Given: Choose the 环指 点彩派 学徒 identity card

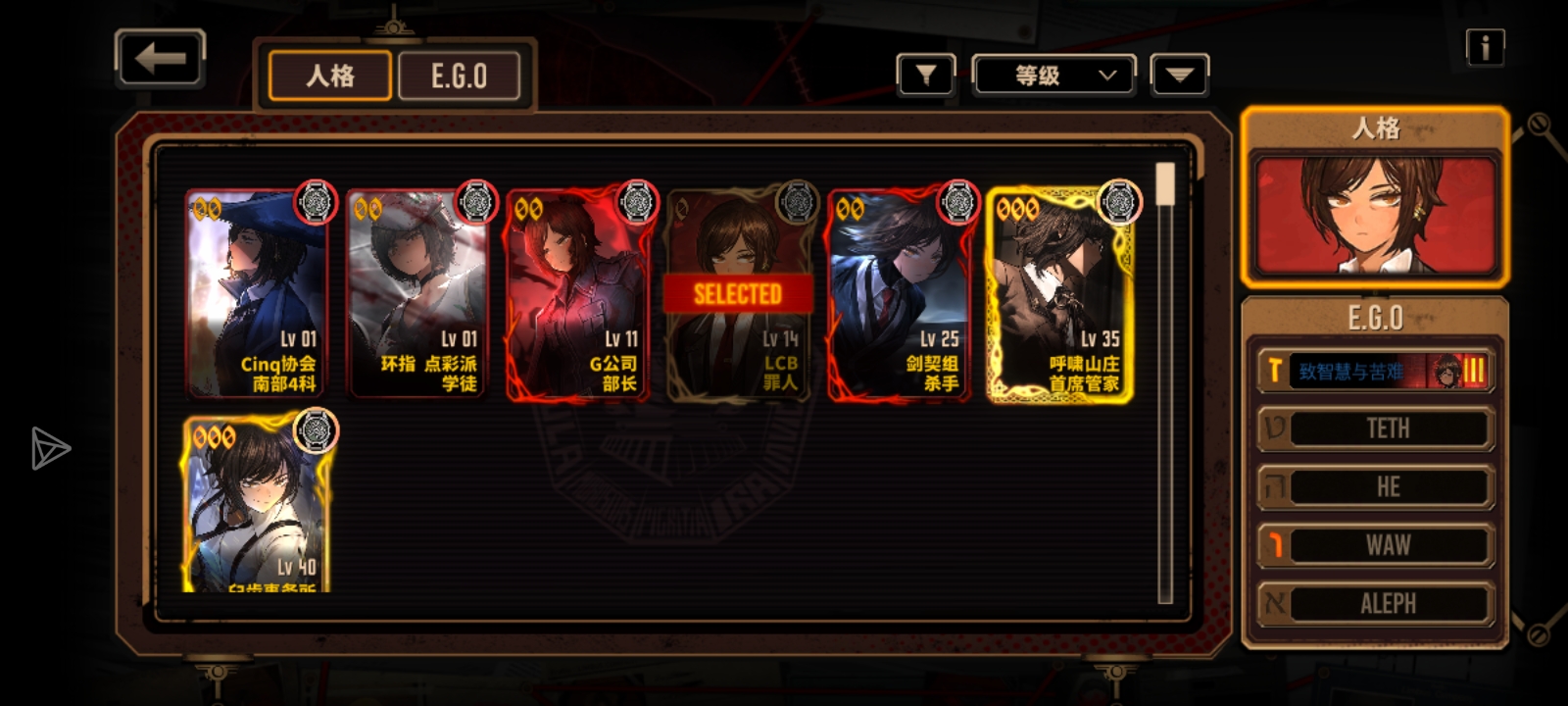Looking at the screenshot, I should click(417, 294).
